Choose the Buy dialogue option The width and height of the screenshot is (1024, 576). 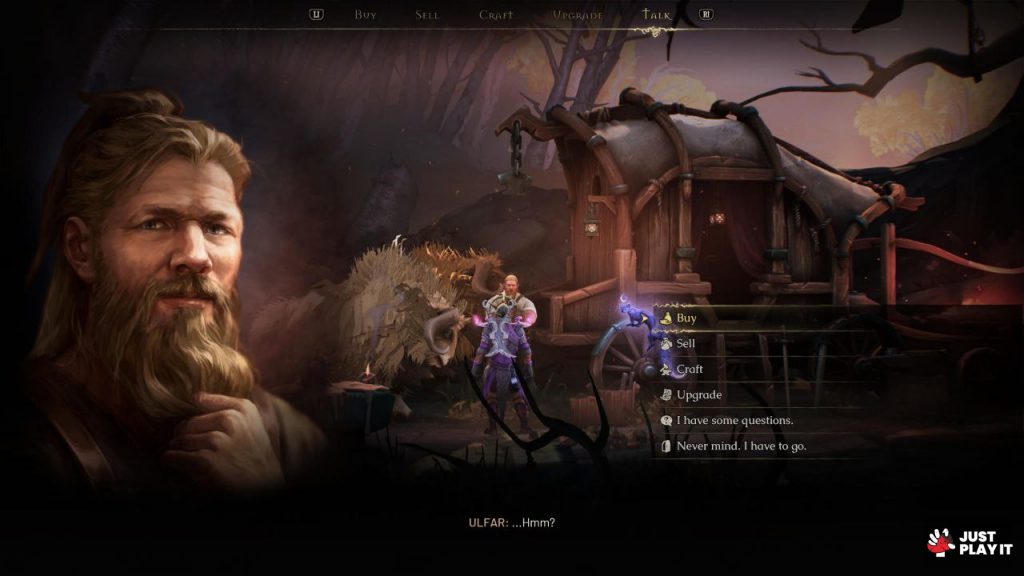(x=686, y=318)
